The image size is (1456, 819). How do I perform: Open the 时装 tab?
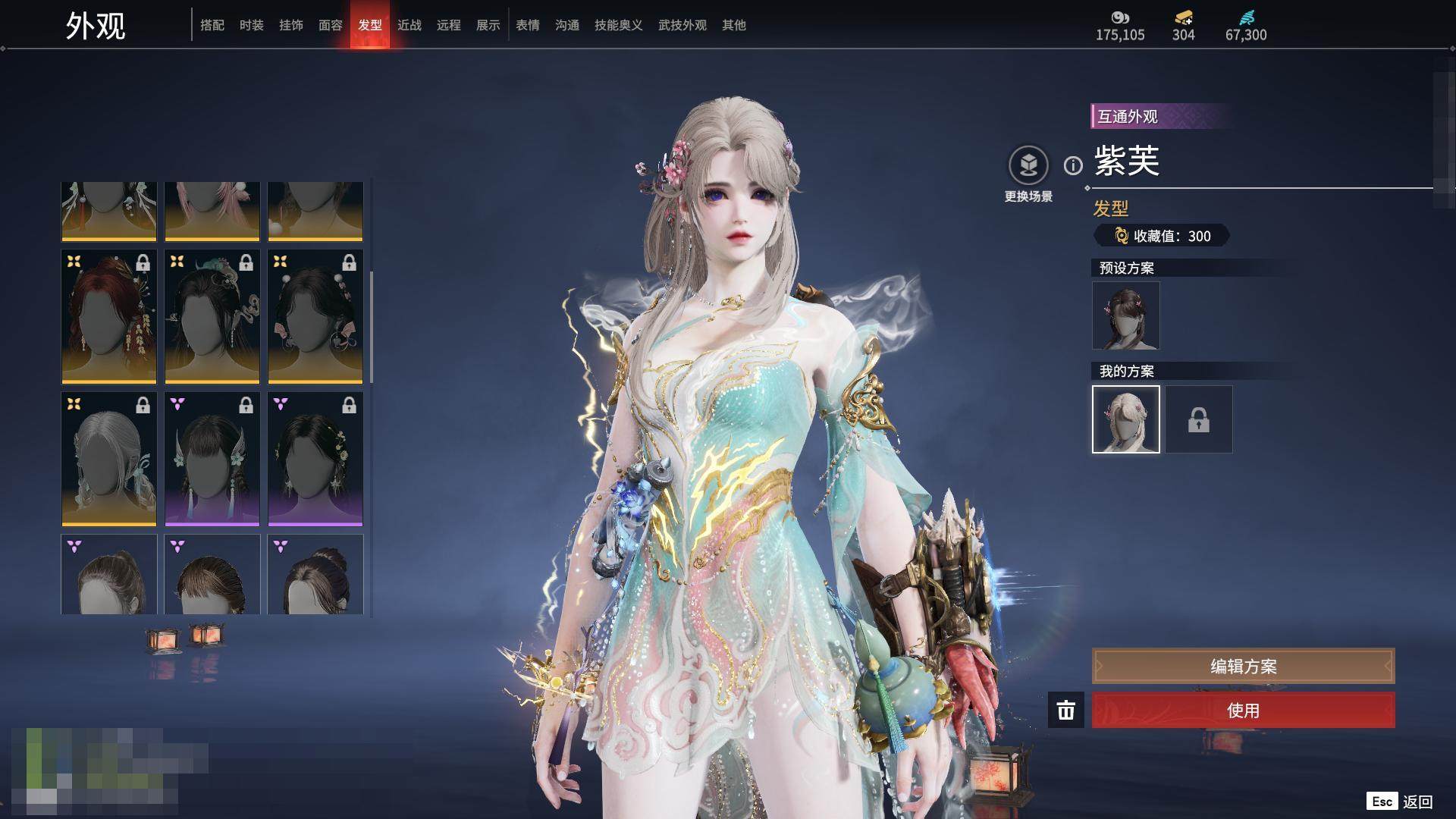coord(251,25)
